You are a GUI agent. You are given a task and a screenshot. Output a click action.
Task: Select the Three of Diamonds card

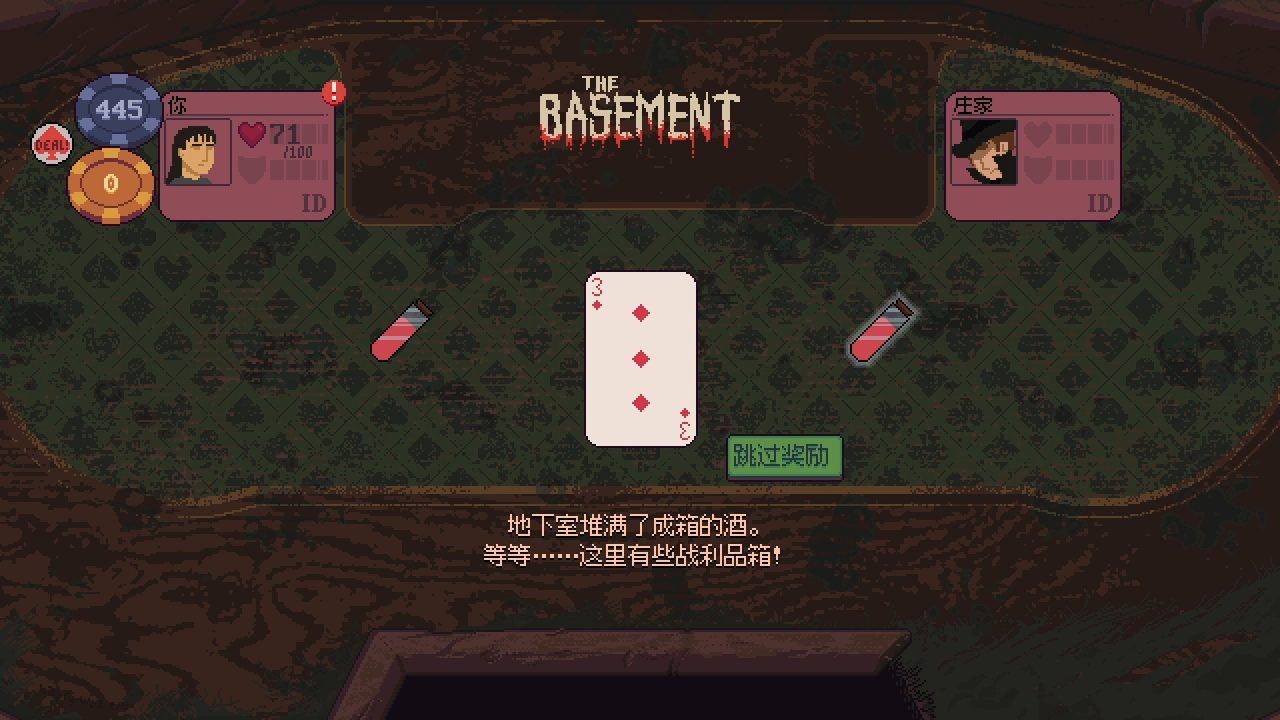(x=640, y=357)
